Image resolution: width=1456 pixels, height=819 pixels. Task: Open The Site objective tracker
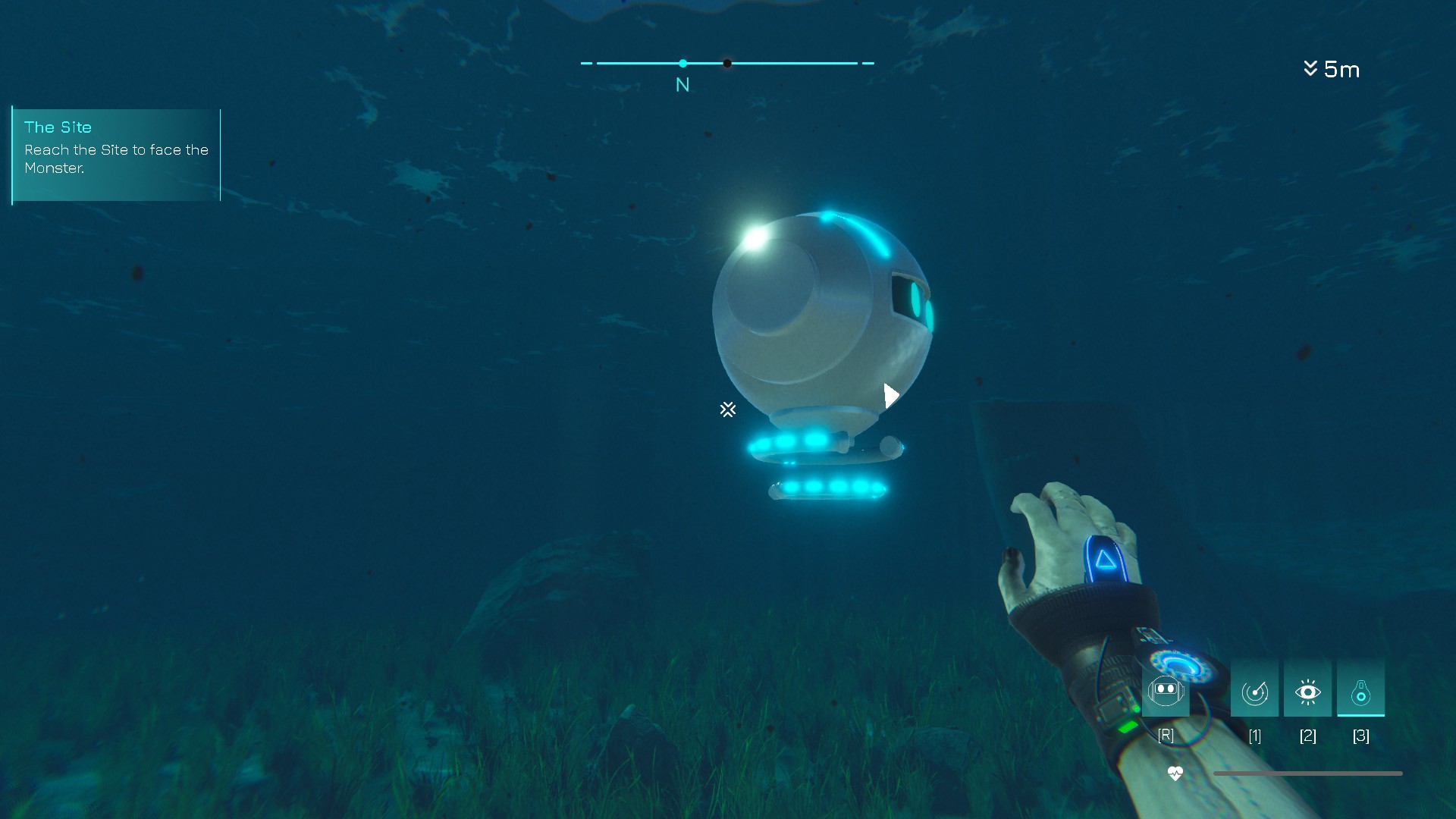click(116, 154)
